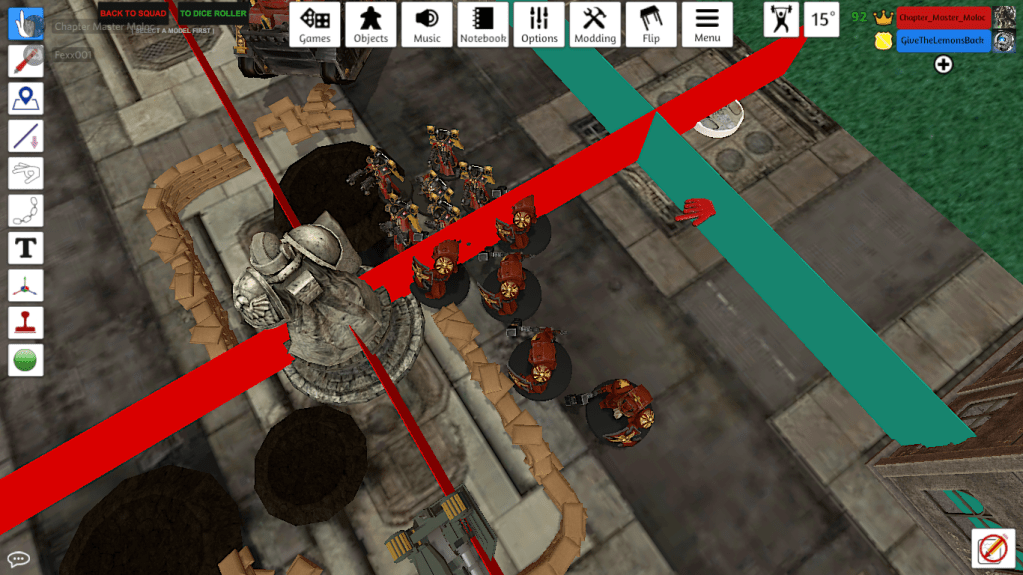Open the Music player

(427, 25)
